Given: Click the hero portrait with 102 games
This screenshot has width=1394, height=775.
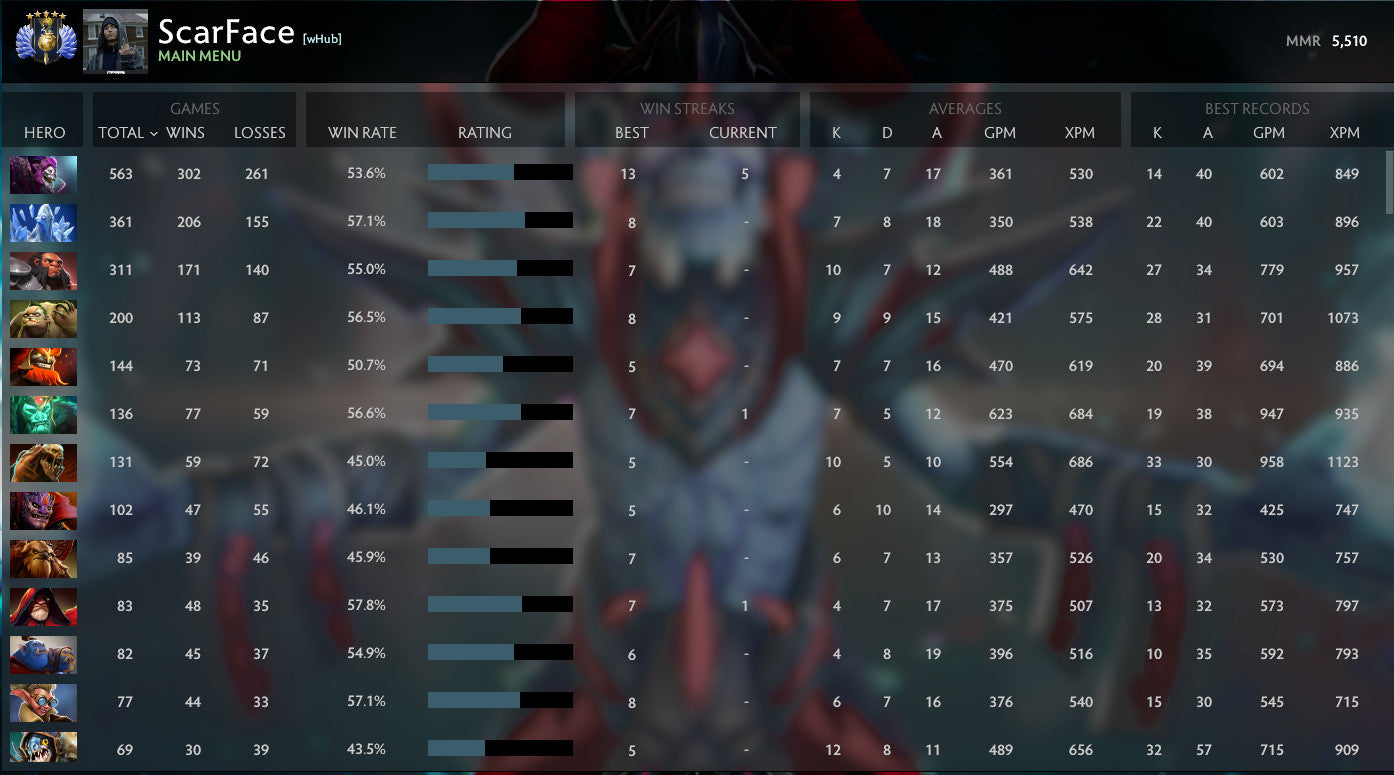Looking at the screenshot, I should [x=43, y=510].
